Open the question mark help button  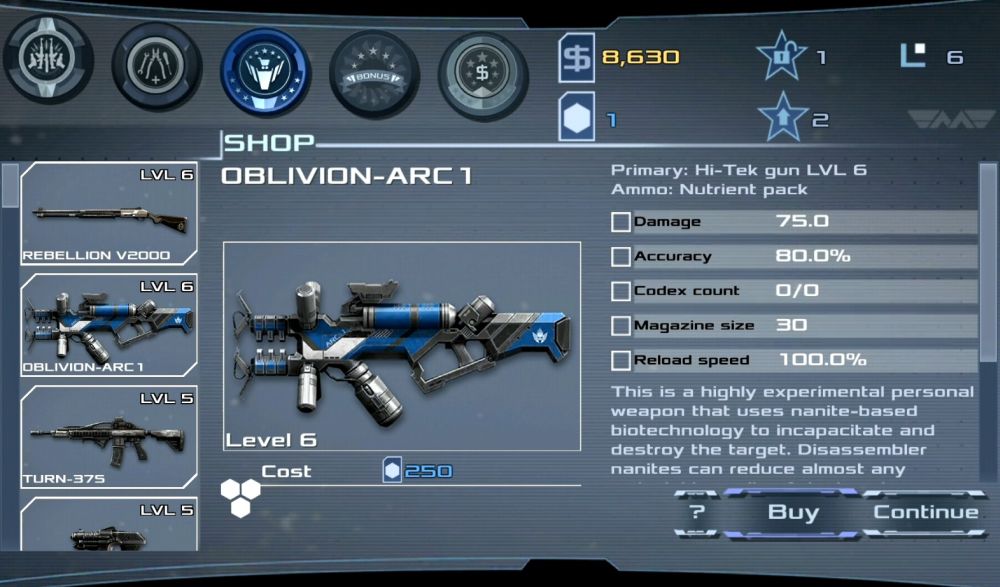click(x=697, y=513)
